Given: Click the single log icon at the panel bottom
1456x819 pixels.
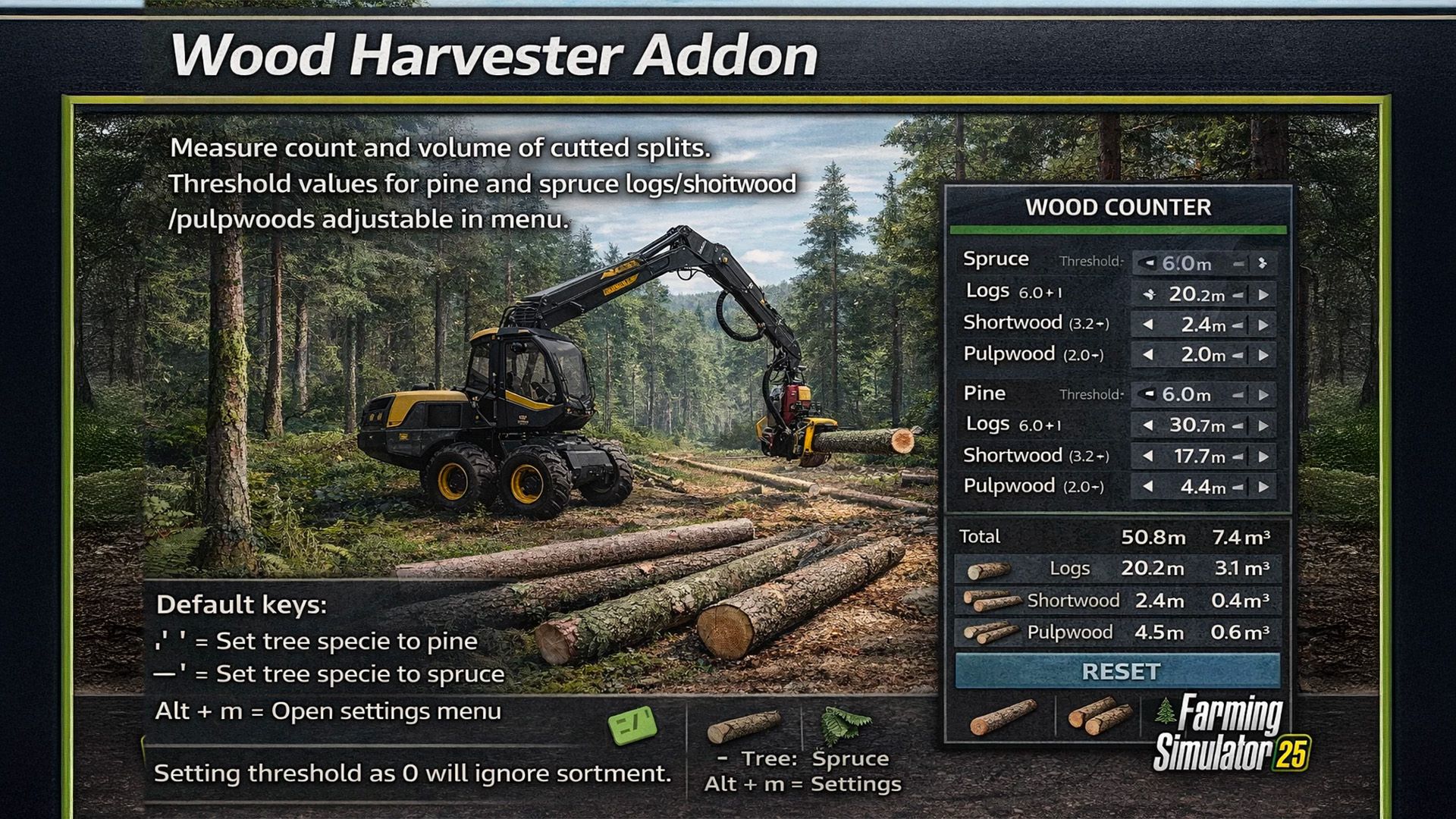Looking at the screenshot, I should (1003, 718).
